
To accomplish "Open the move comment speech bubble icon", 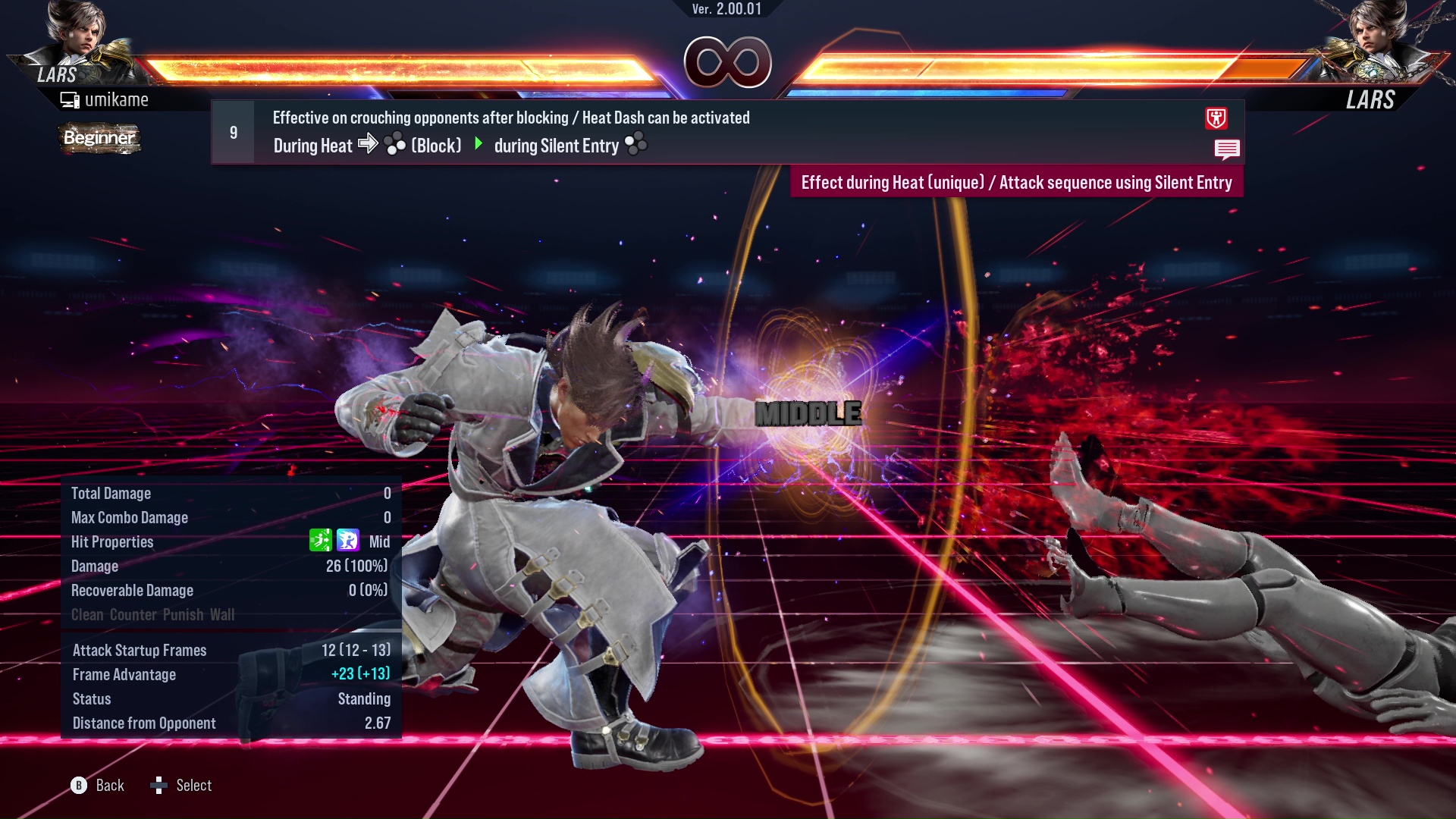I will (1228, 149).
